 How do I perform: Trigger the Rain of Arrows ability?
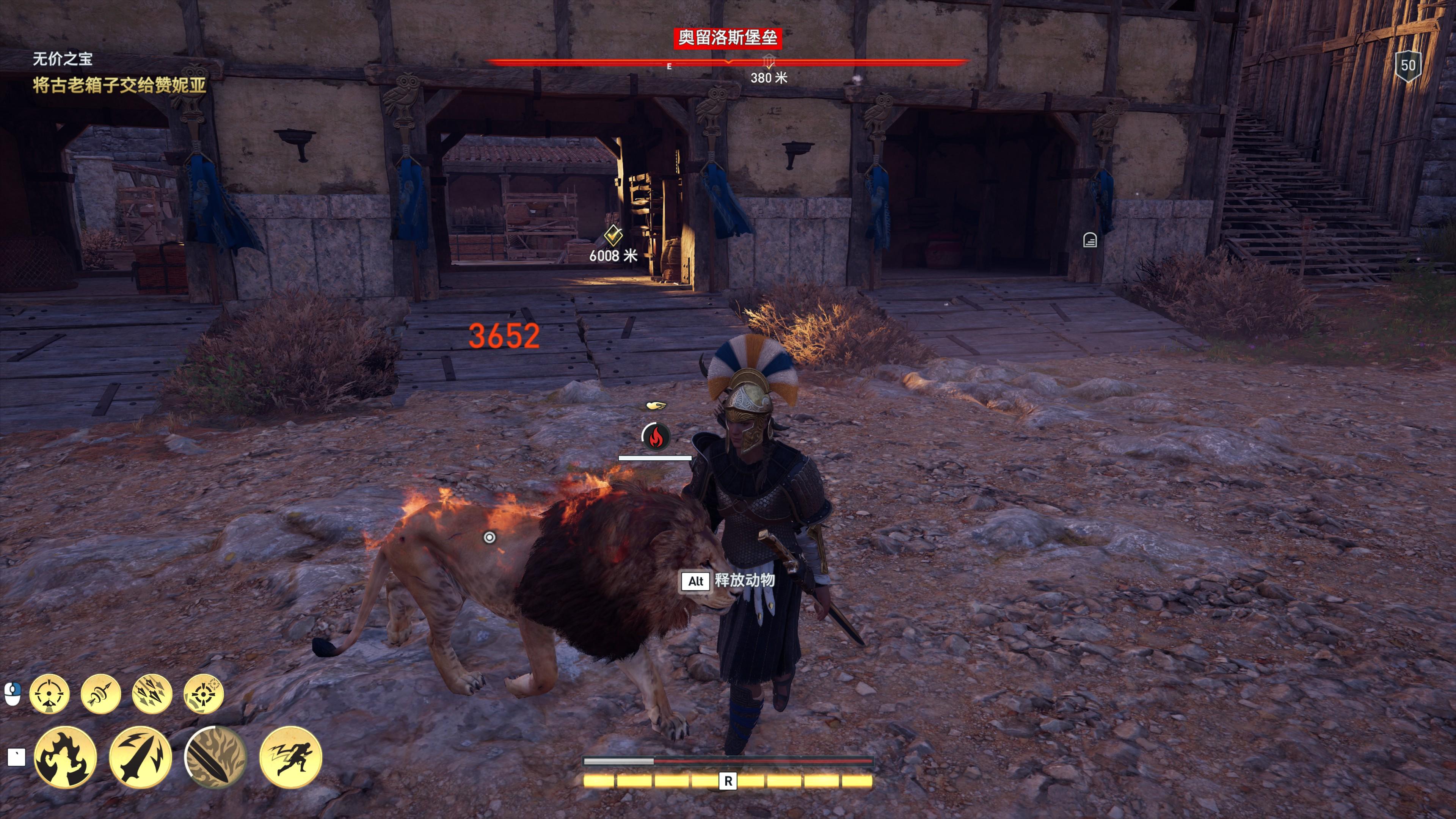pyautogui.click(x=152, y=693)
